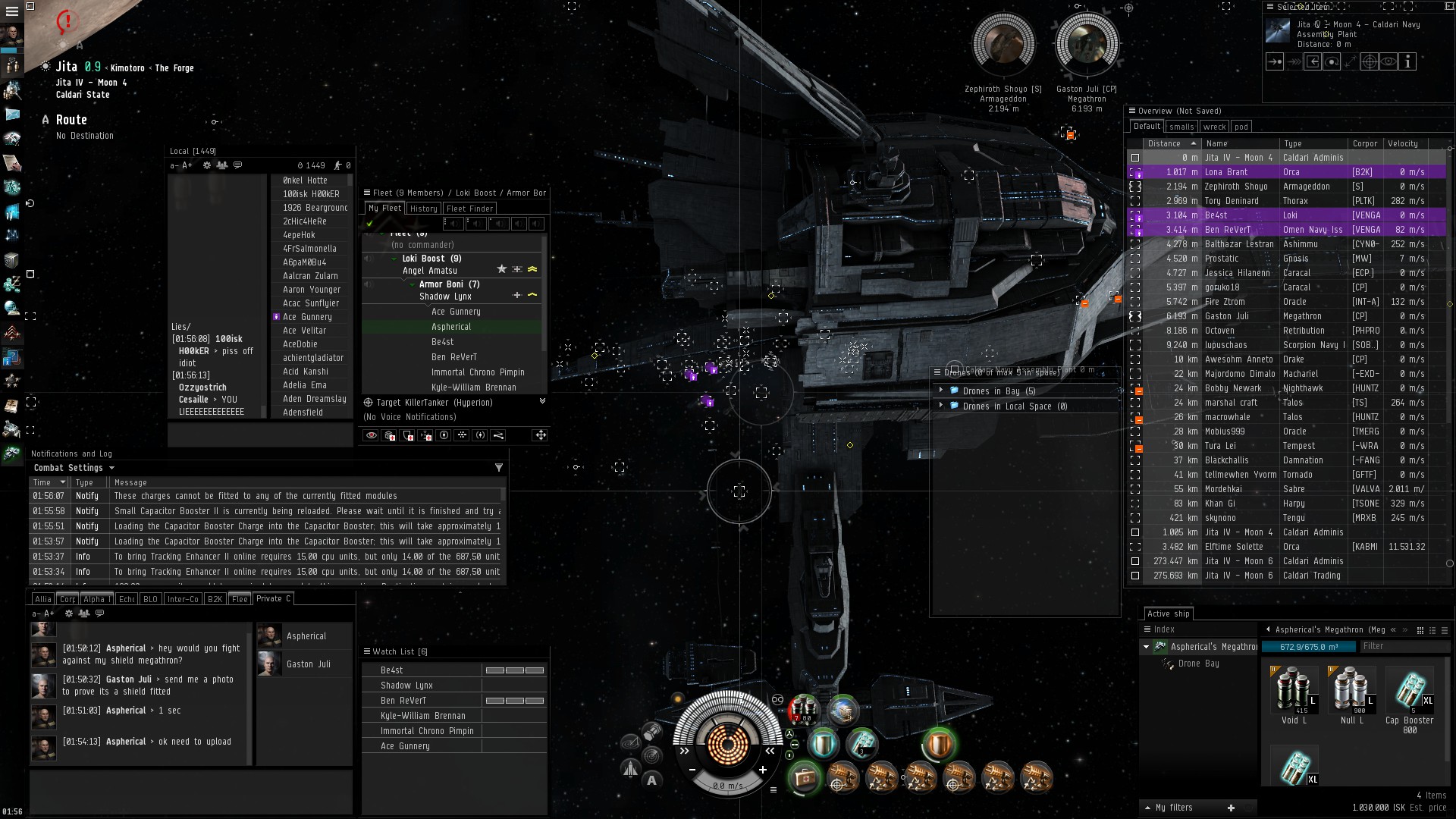Open the Drone Bay in inventory tree

click(1198, 664)
